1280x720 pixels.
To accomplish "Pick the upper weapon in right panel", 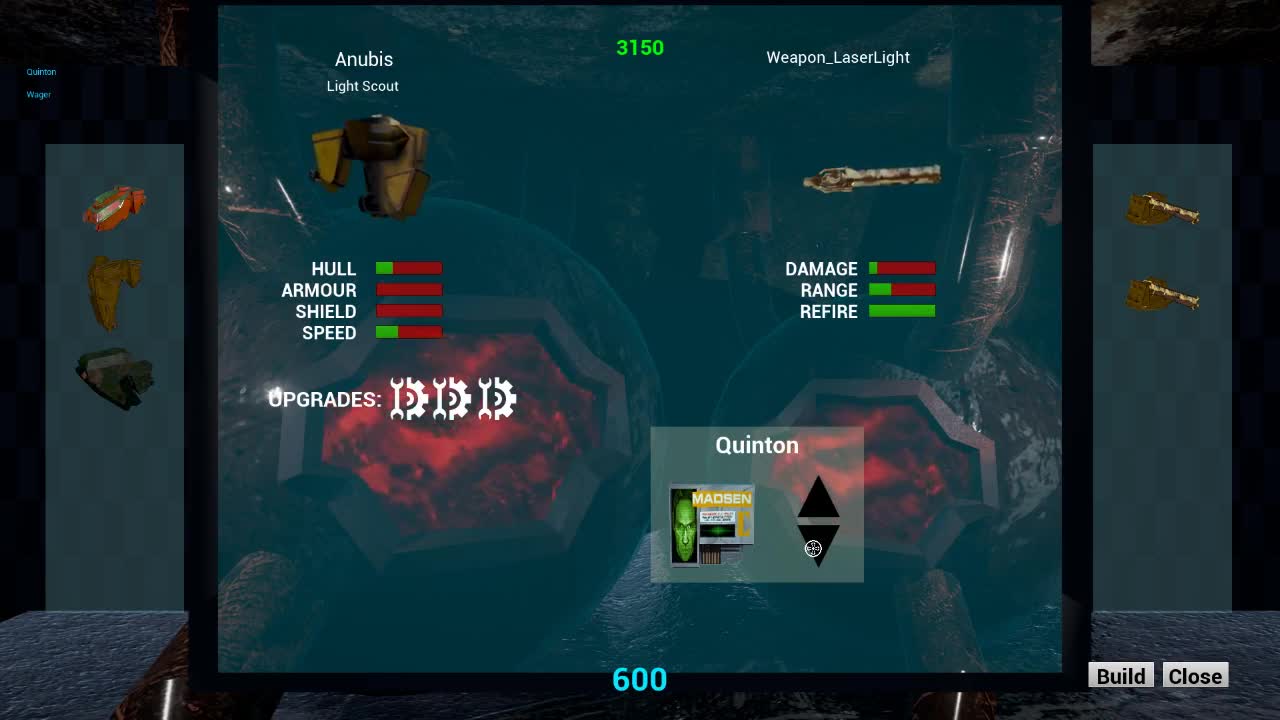I will pos(1162,210).
